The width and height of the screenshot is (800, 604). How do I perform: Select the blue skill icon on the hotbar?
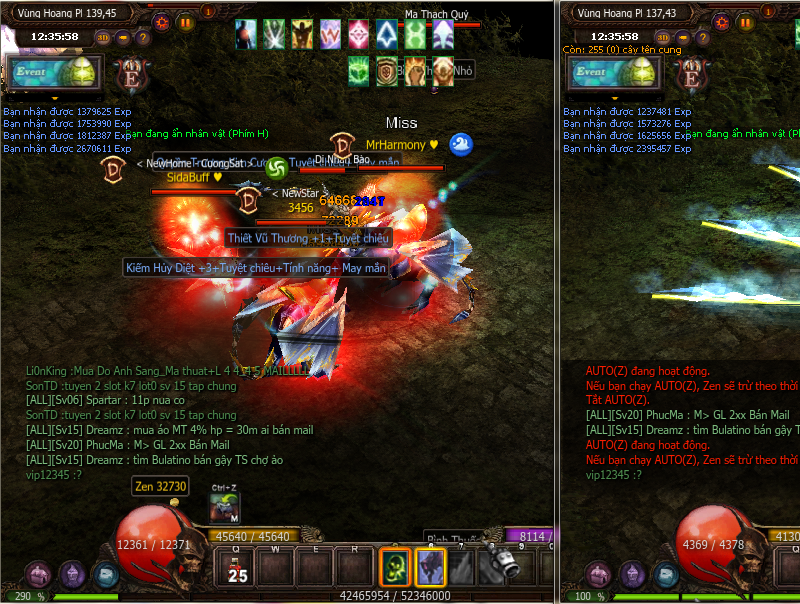(x=430, y=567)
